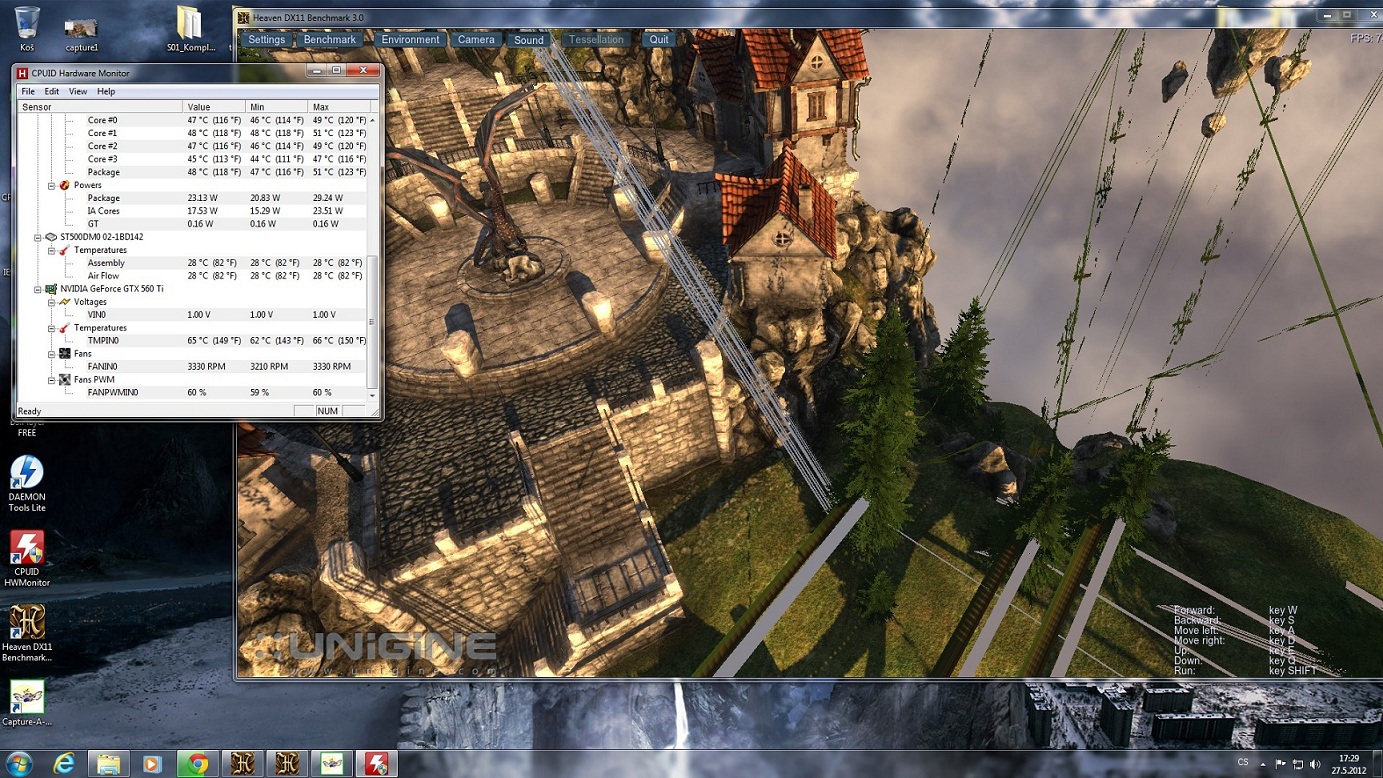The image size is (1383, 778).
Task: Switch the Camera mode
Action: tap(476, 40)
